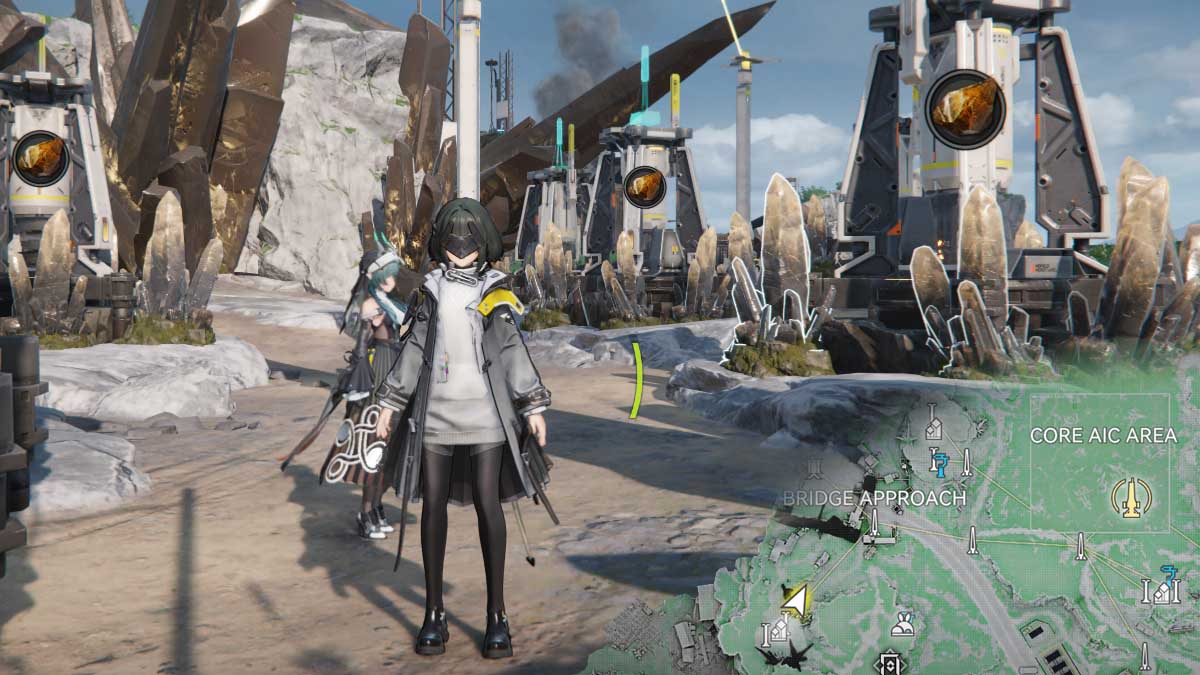The width and height of the screenshot is (1200, 675).
Task: Select the player arrow marker on the map
Action: pos(796,601)
